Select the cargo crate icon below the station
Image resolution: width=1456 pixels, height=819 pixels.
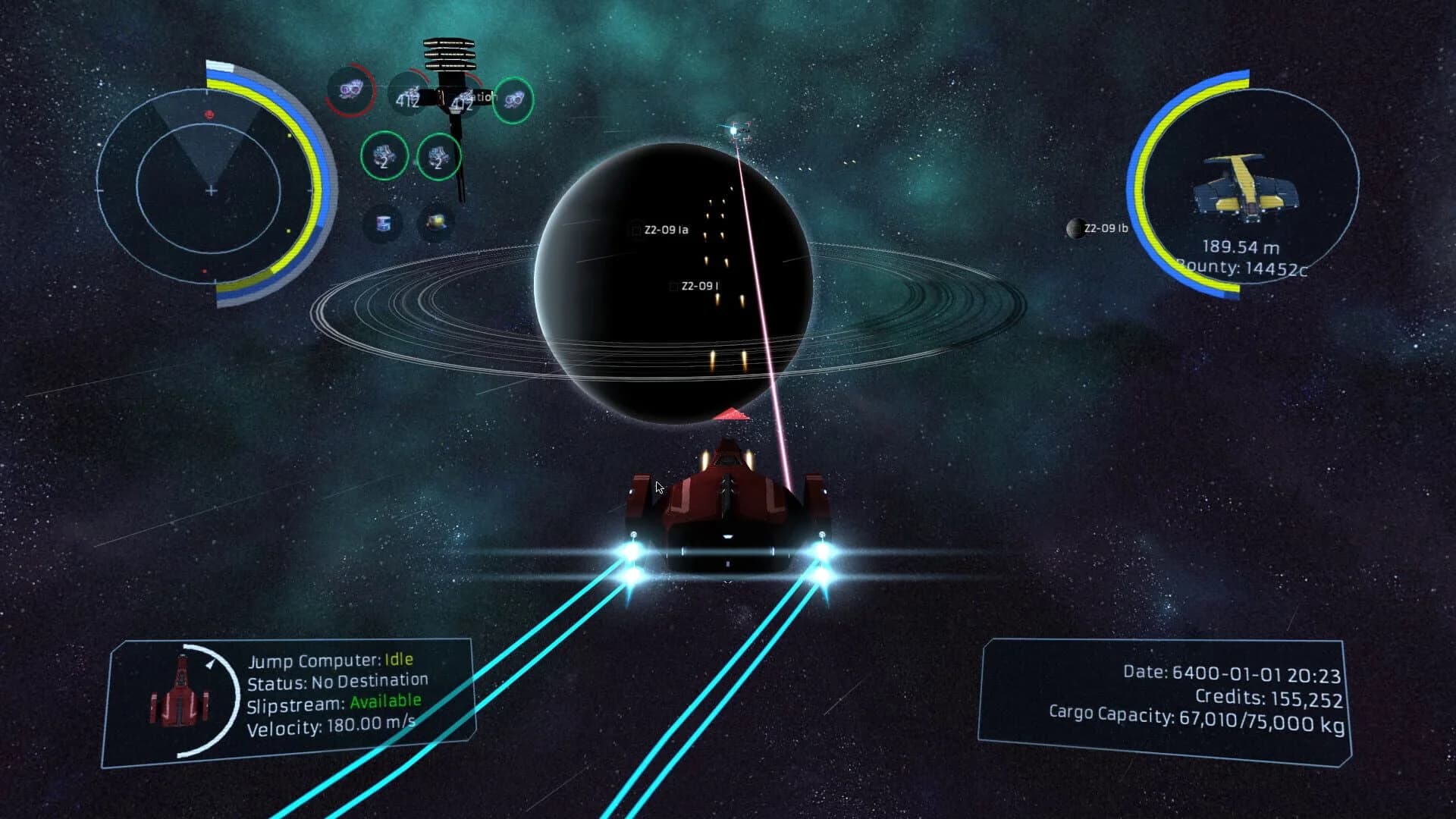(386, 222)
